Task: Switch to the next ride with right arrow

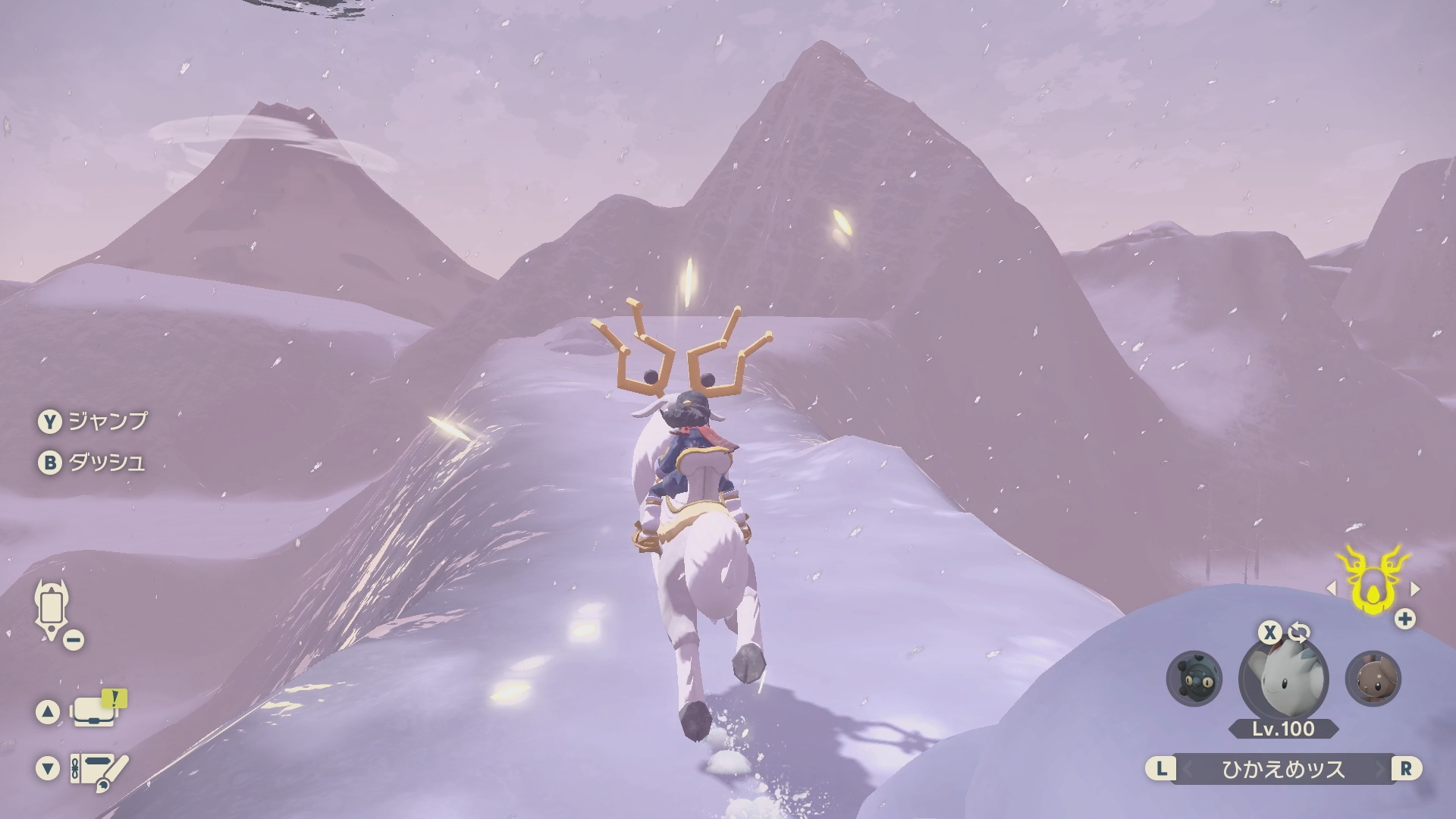Action: tap(1415, 588)
